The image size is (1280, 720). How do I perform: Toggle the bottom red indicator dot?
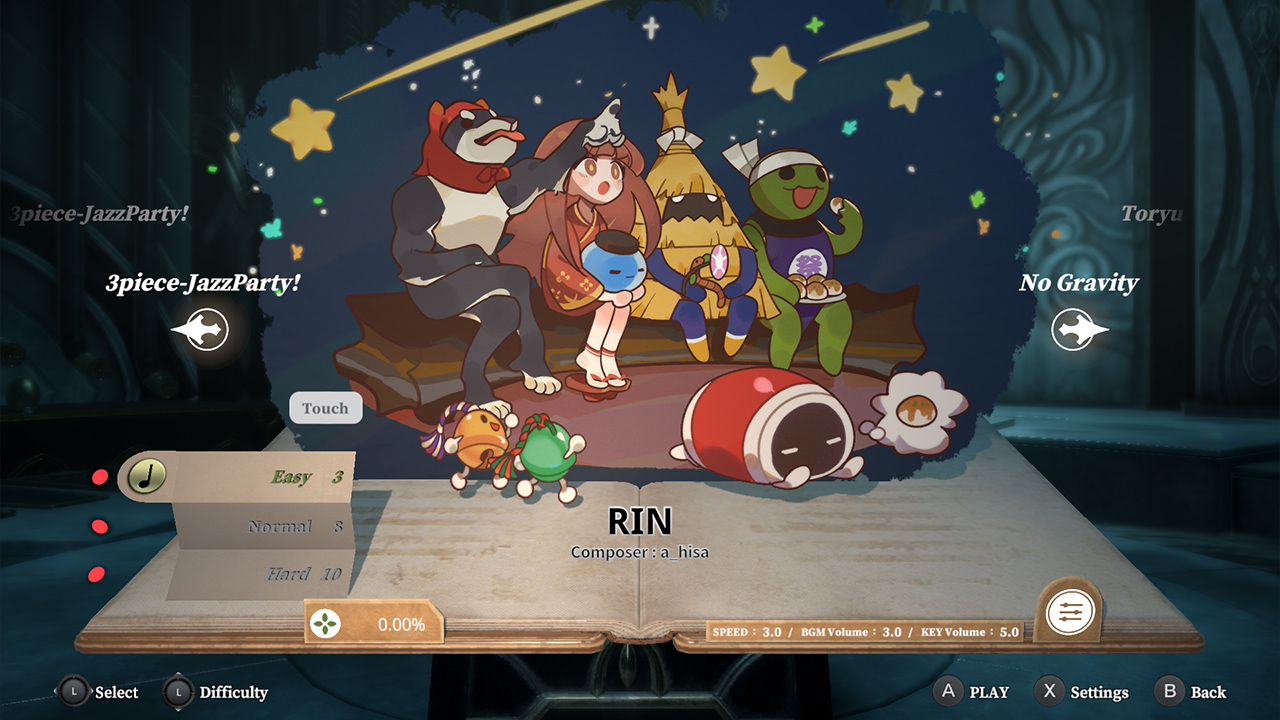pyautogui.click(x=95, y=575)
